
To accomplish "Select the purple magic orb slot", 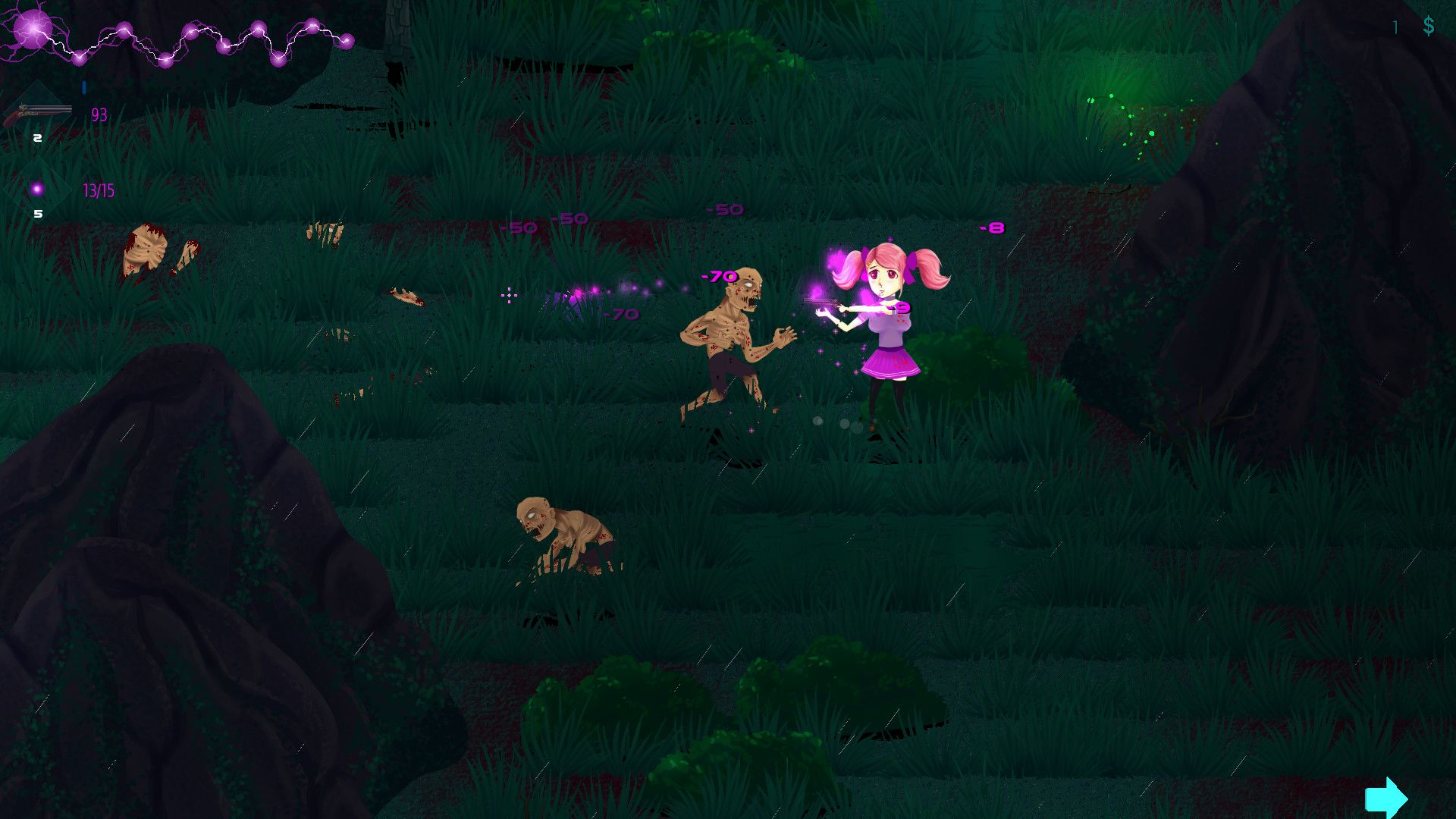I will [36, 190].
